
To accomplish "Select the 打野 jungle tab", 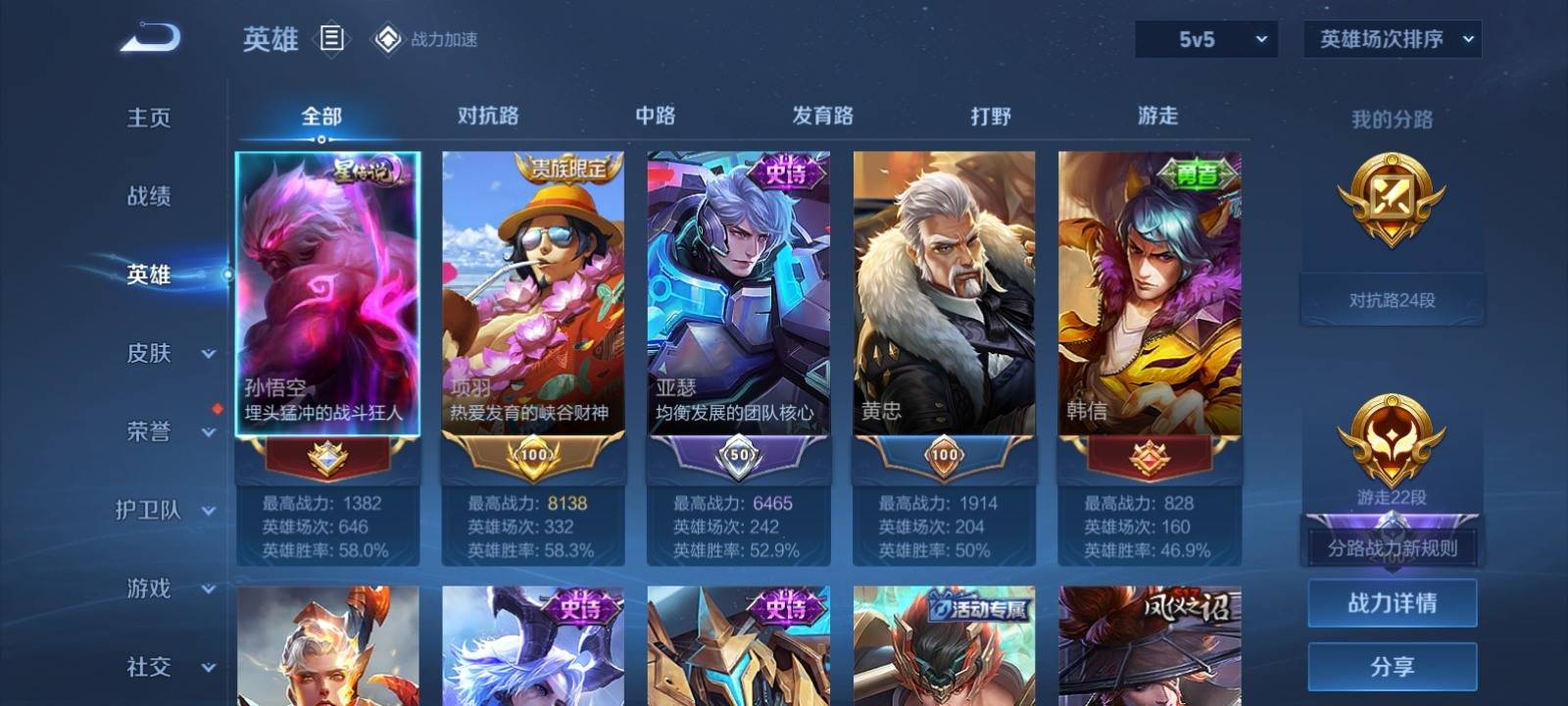I will [990, 116].
